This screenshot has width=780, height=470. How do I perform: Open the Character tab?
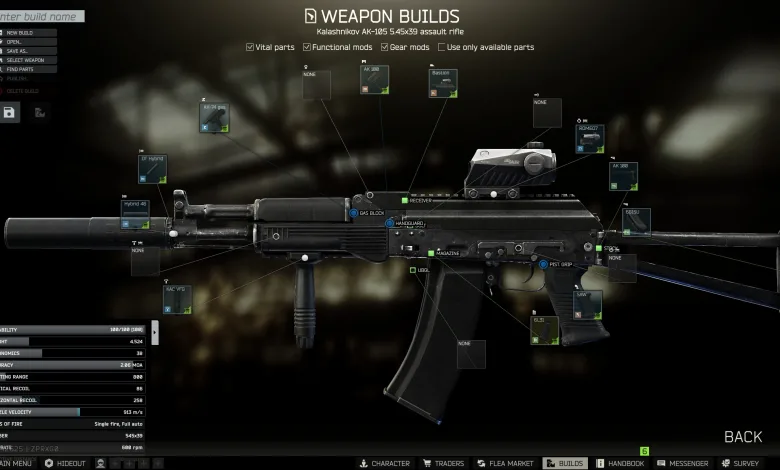tap(384, 464)
